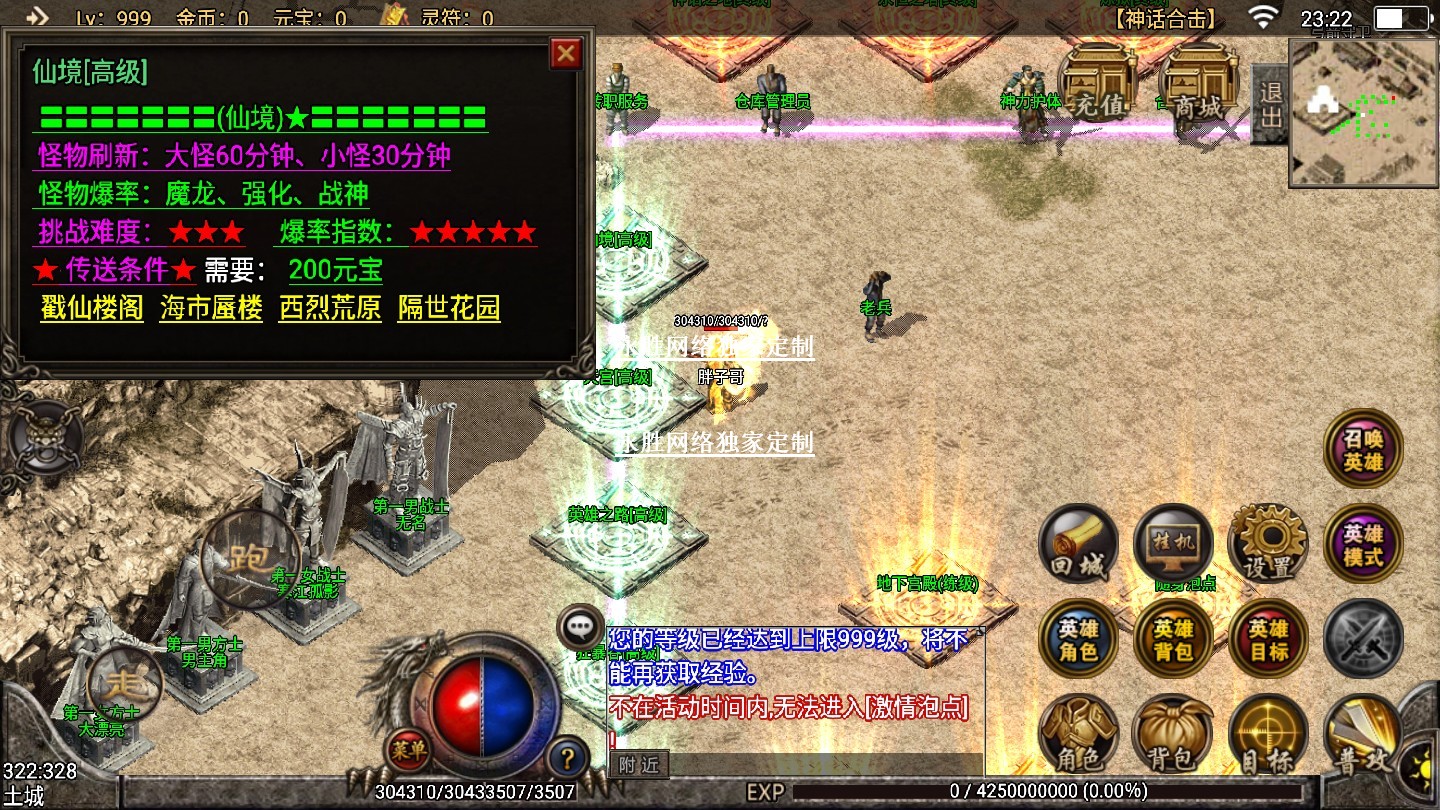Viewport: 1440px width, 810px height.
Task: Start 挂机 auto-battle
Action: coord(1173,544)
